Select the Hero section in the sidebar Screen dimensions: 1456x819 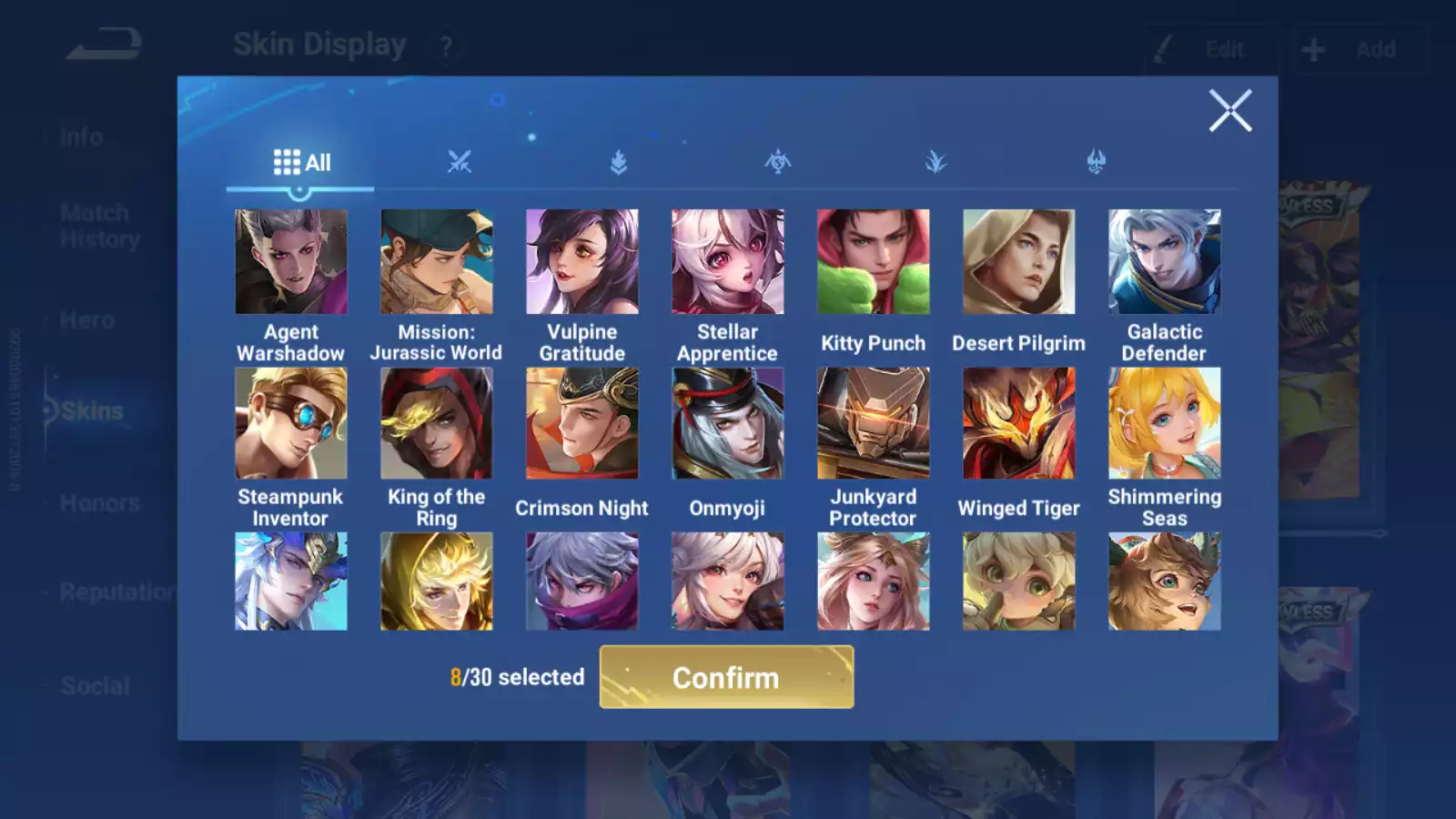coord(87,319)
